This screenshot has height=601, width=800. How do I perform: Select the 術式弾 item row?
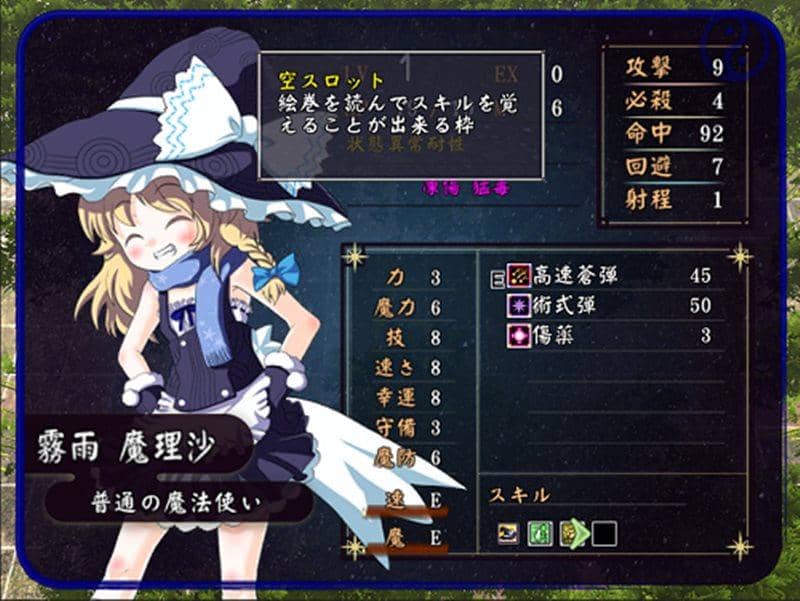point(560,305)
